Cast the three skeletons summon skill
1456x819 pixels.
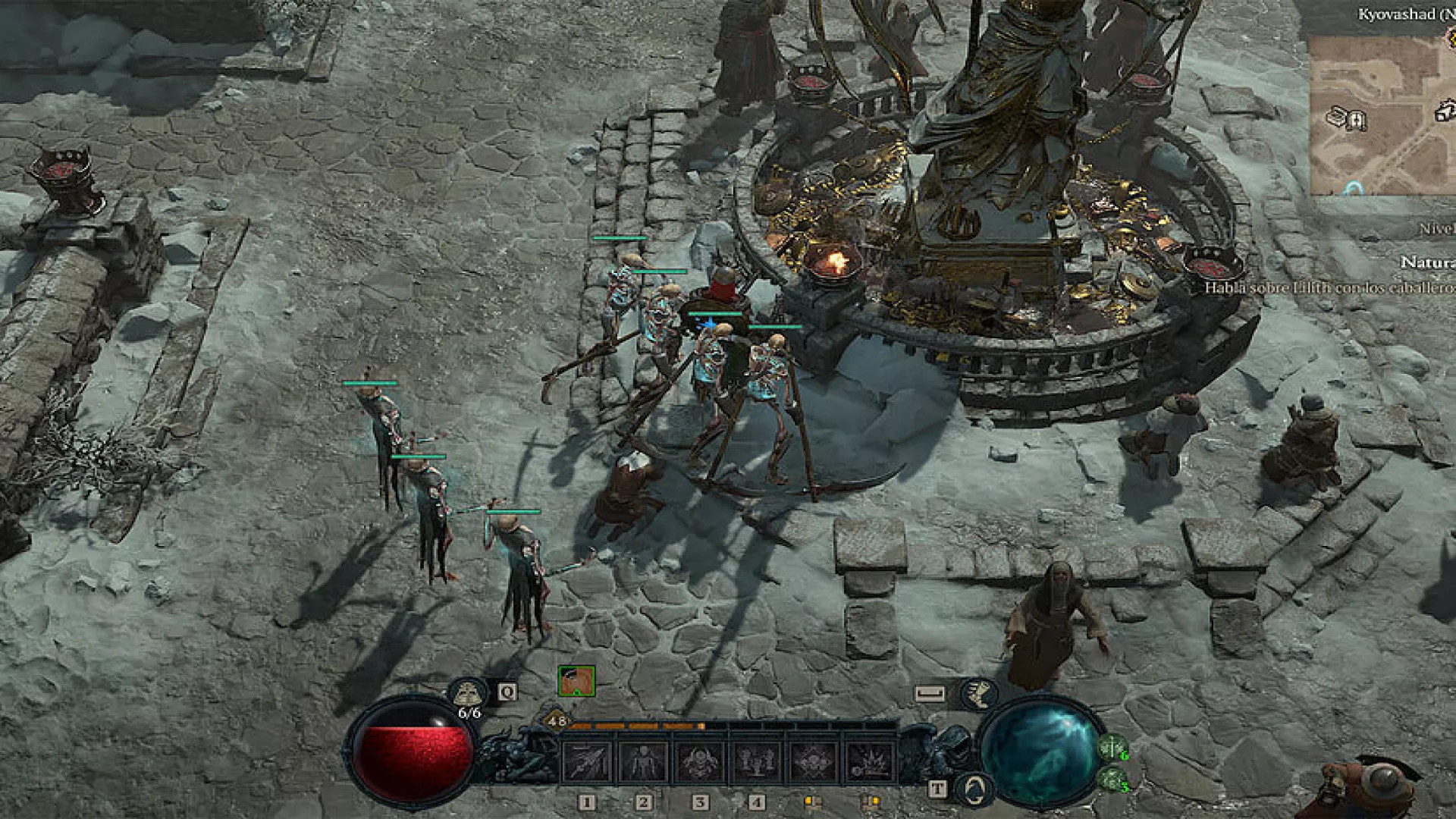tap(756, 761)
